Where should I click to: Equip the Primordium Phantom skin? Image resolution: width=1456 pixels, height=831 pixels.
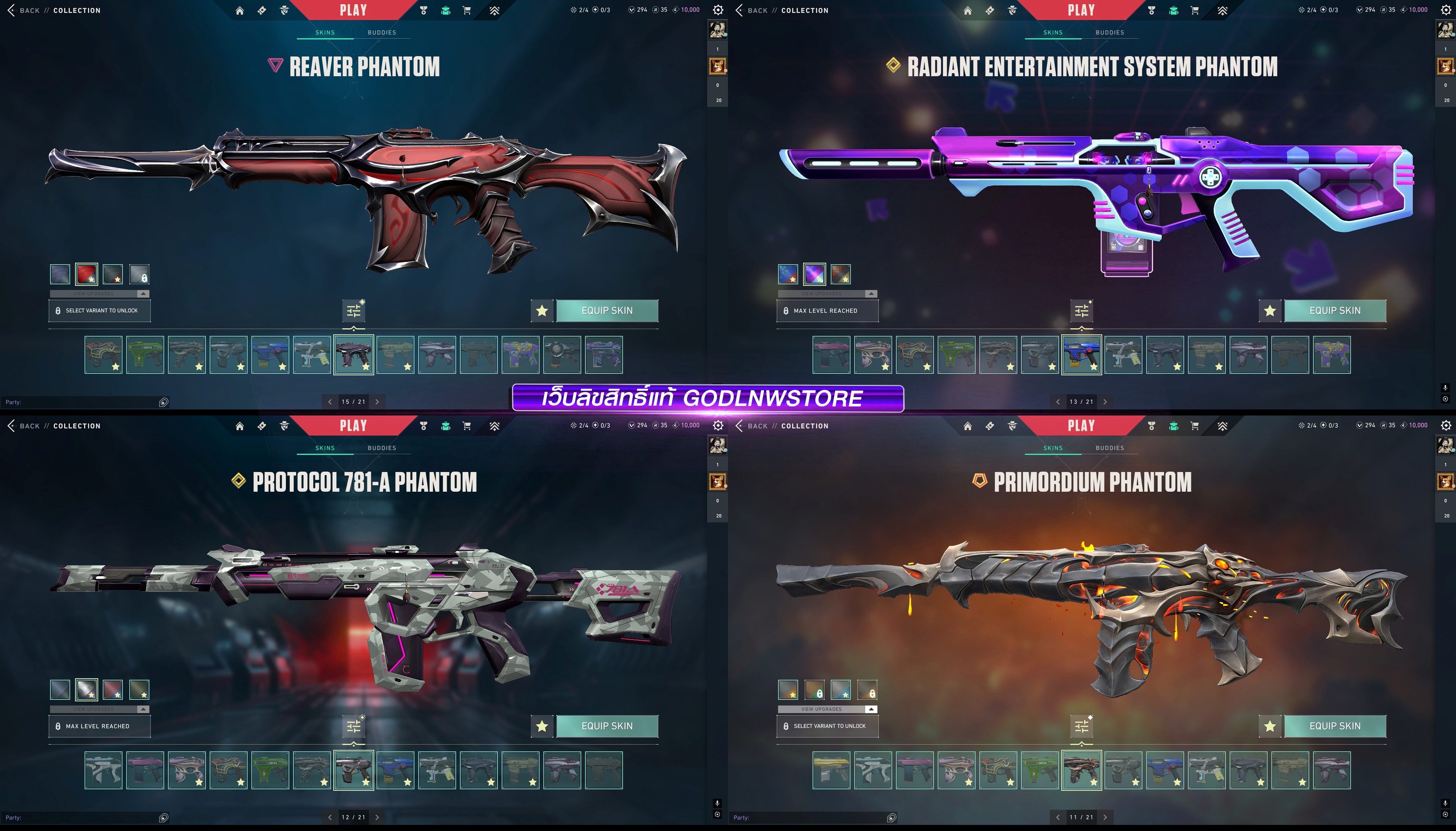pyautogui.click(x=1334, y=726)
